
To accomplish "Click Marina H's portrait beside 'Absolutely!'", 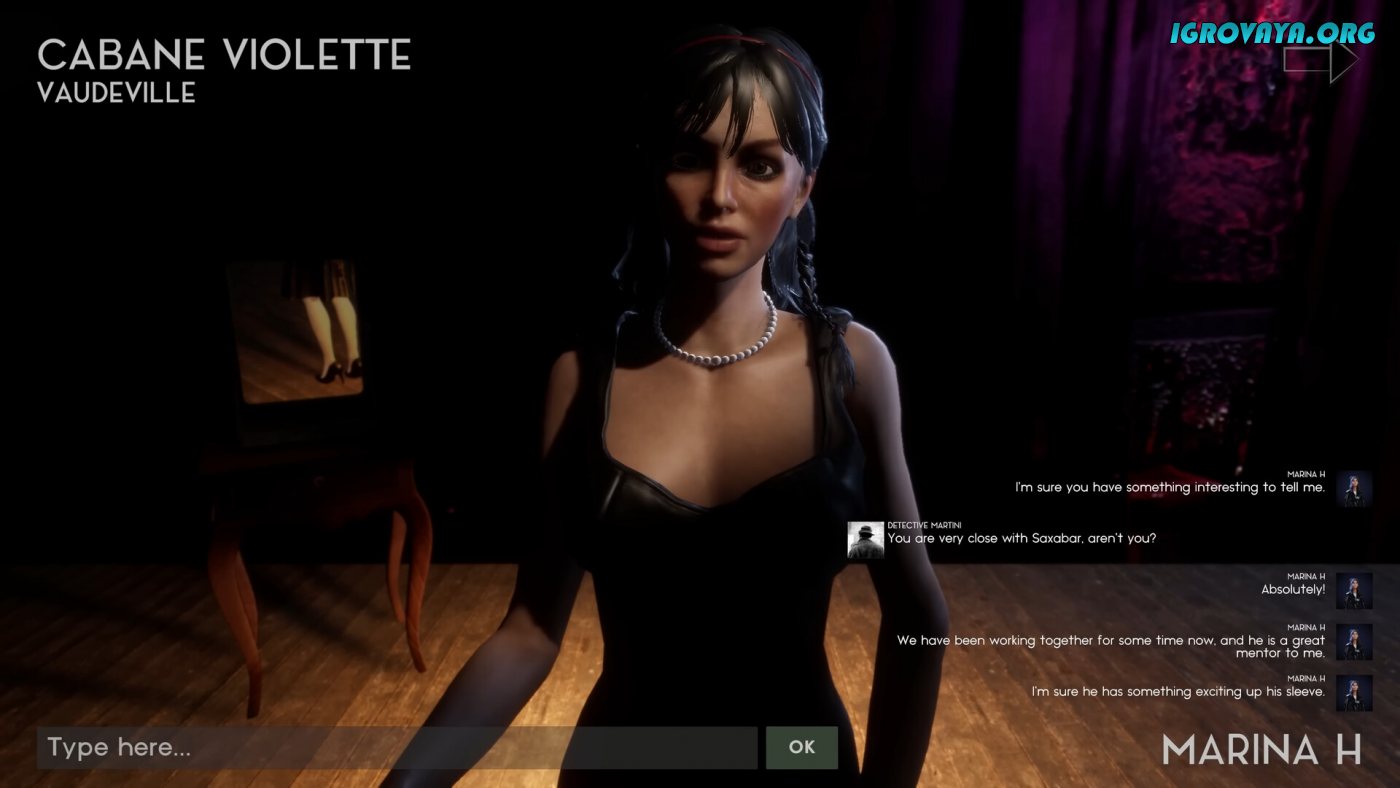I will click(1354, 590).
